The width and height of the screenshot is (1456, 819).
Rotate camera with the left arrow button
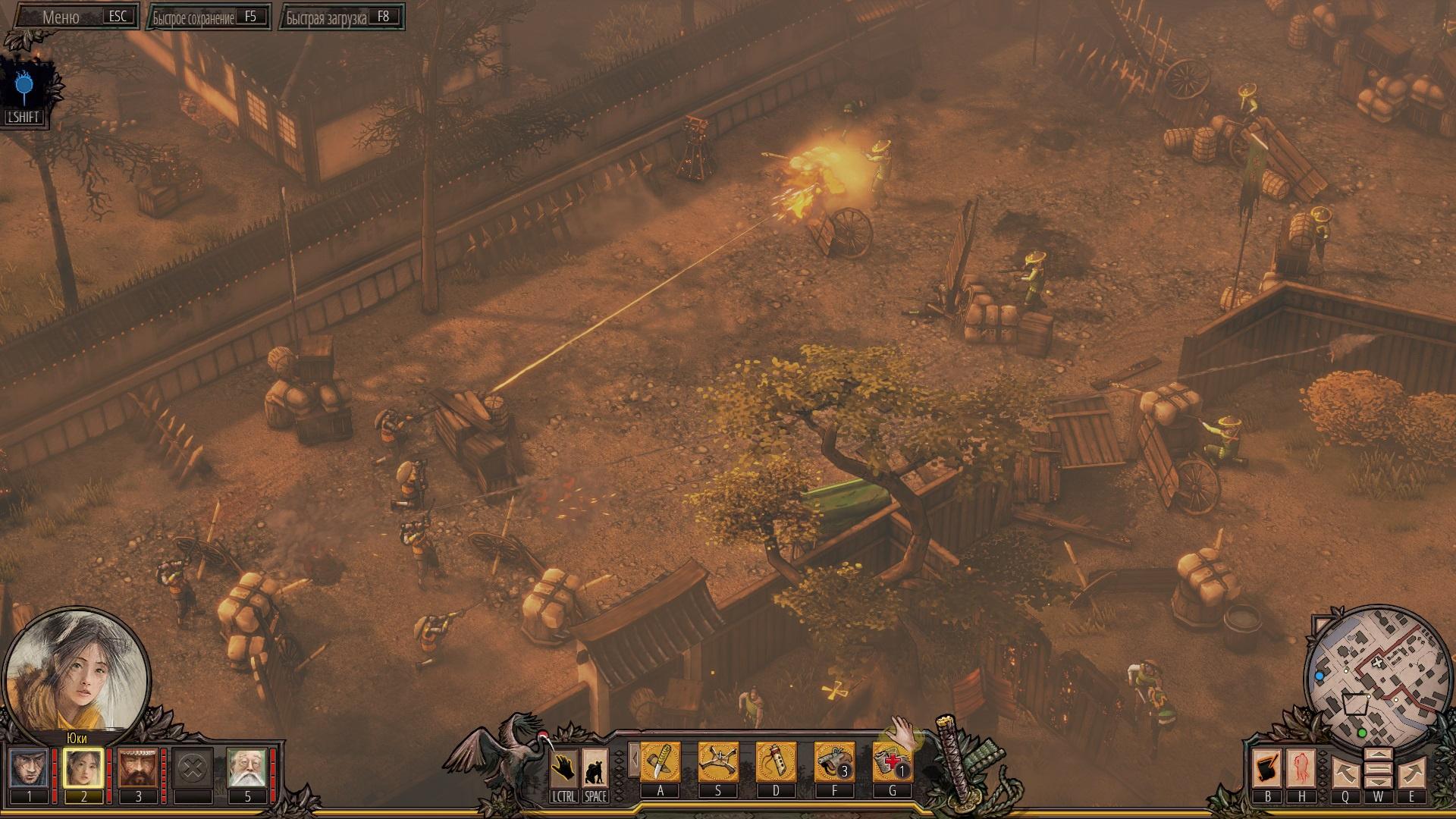(x=1345, y=773)
